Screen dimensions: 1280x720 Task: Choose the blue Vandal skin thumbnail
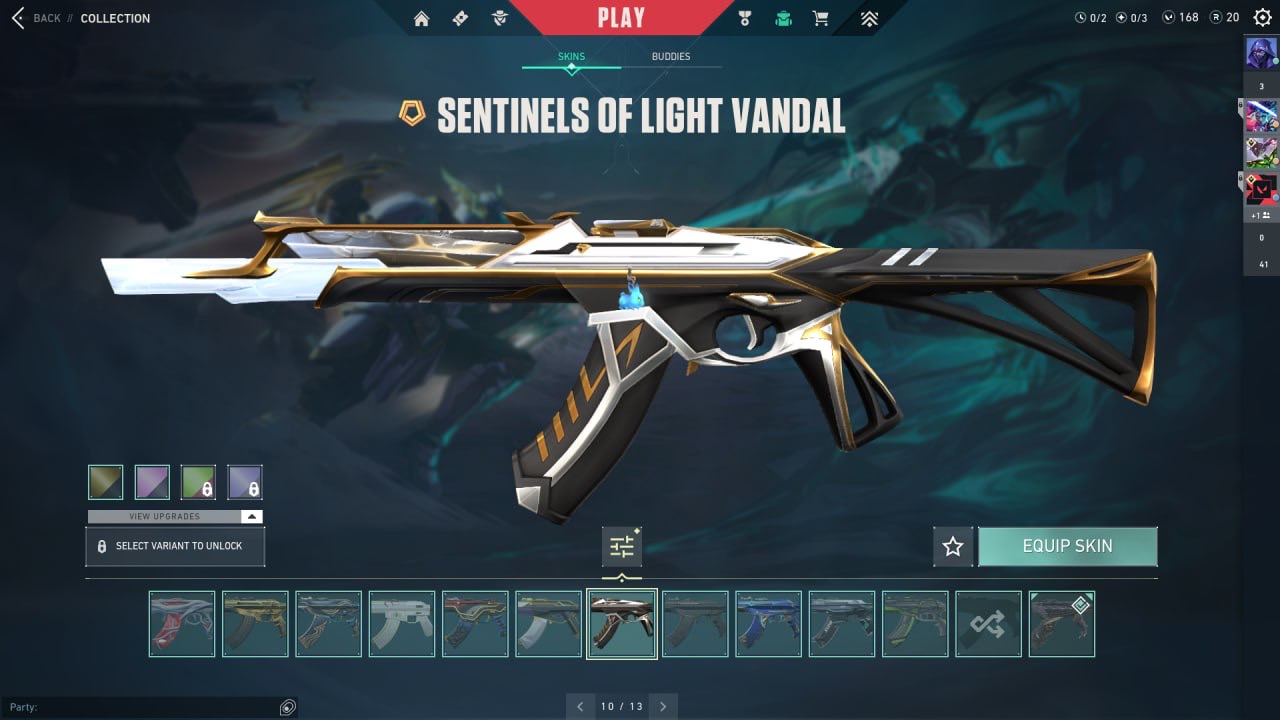tap(768, 624)
